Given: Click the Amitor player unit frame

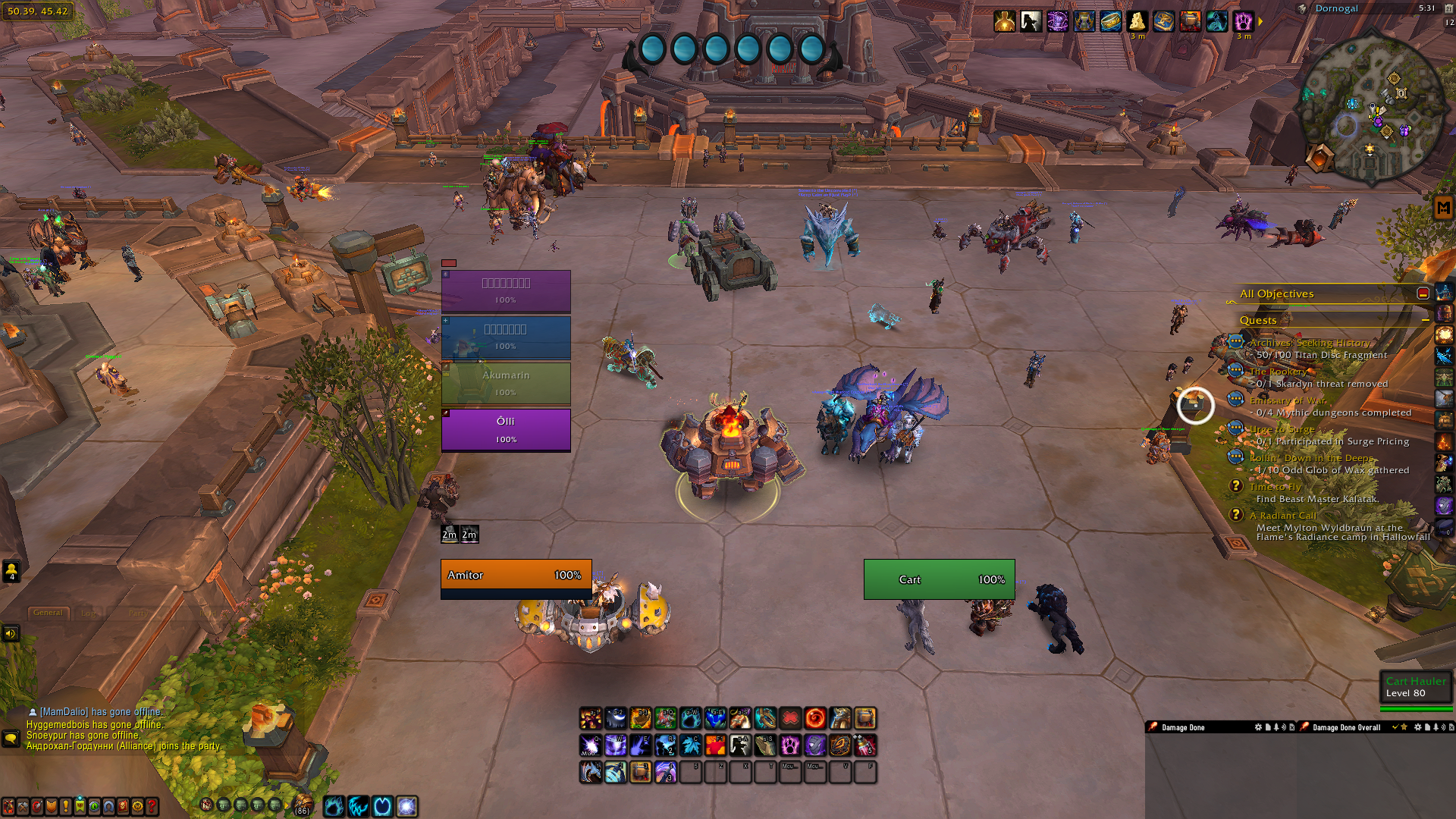Looking at the screenshot, I should [x=516, y=575].
